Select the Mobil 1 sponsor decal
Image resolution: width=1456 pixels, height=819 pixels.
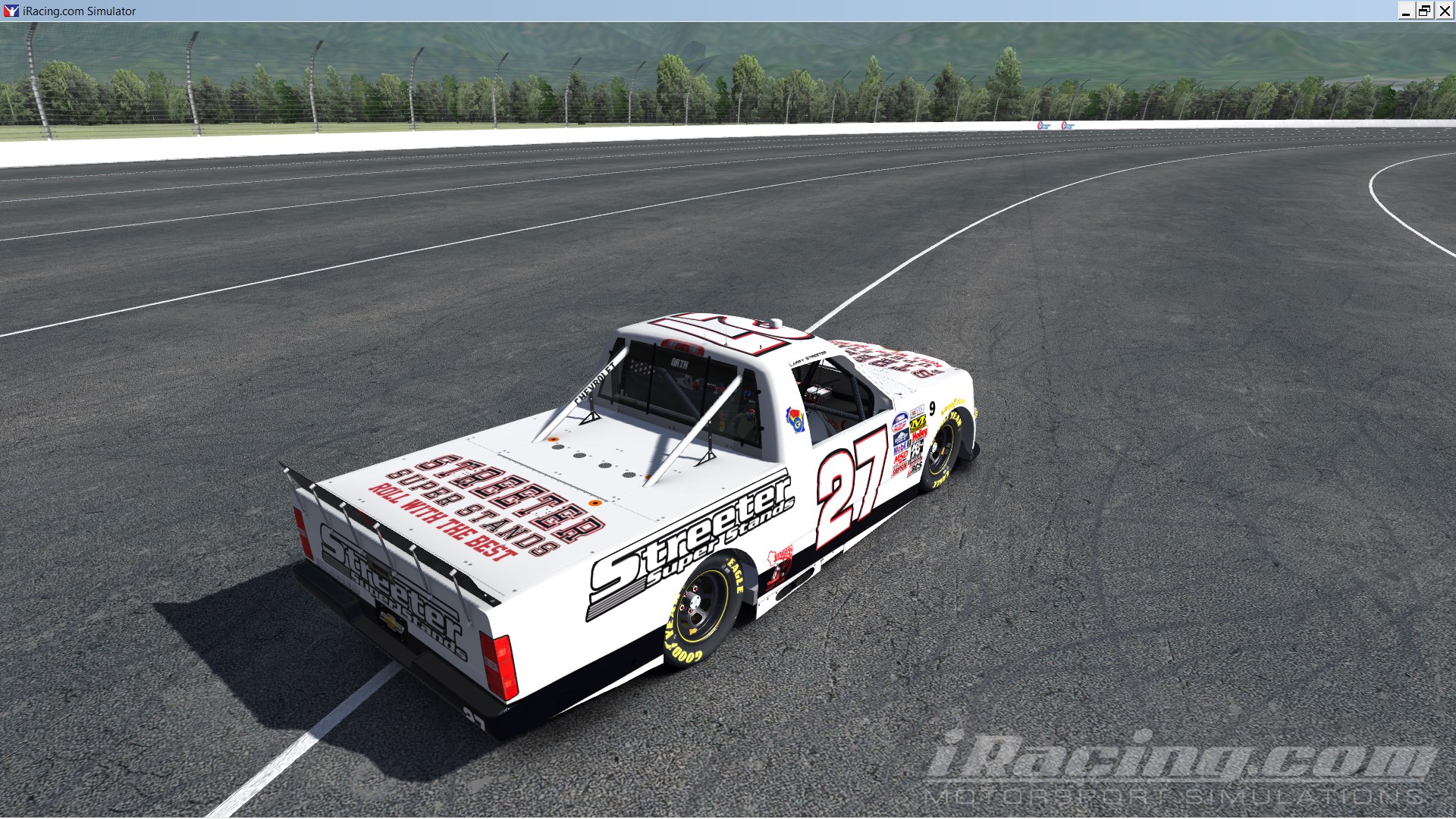coord(901,445)
